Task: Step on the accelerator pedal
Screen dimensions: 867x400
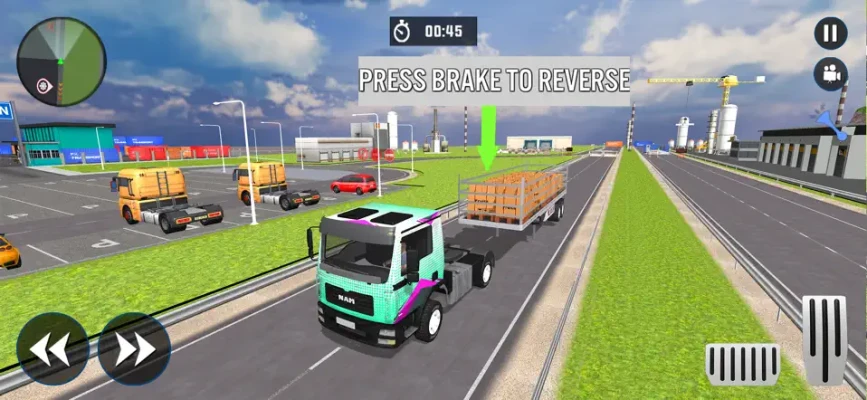Action: (825, 340)
